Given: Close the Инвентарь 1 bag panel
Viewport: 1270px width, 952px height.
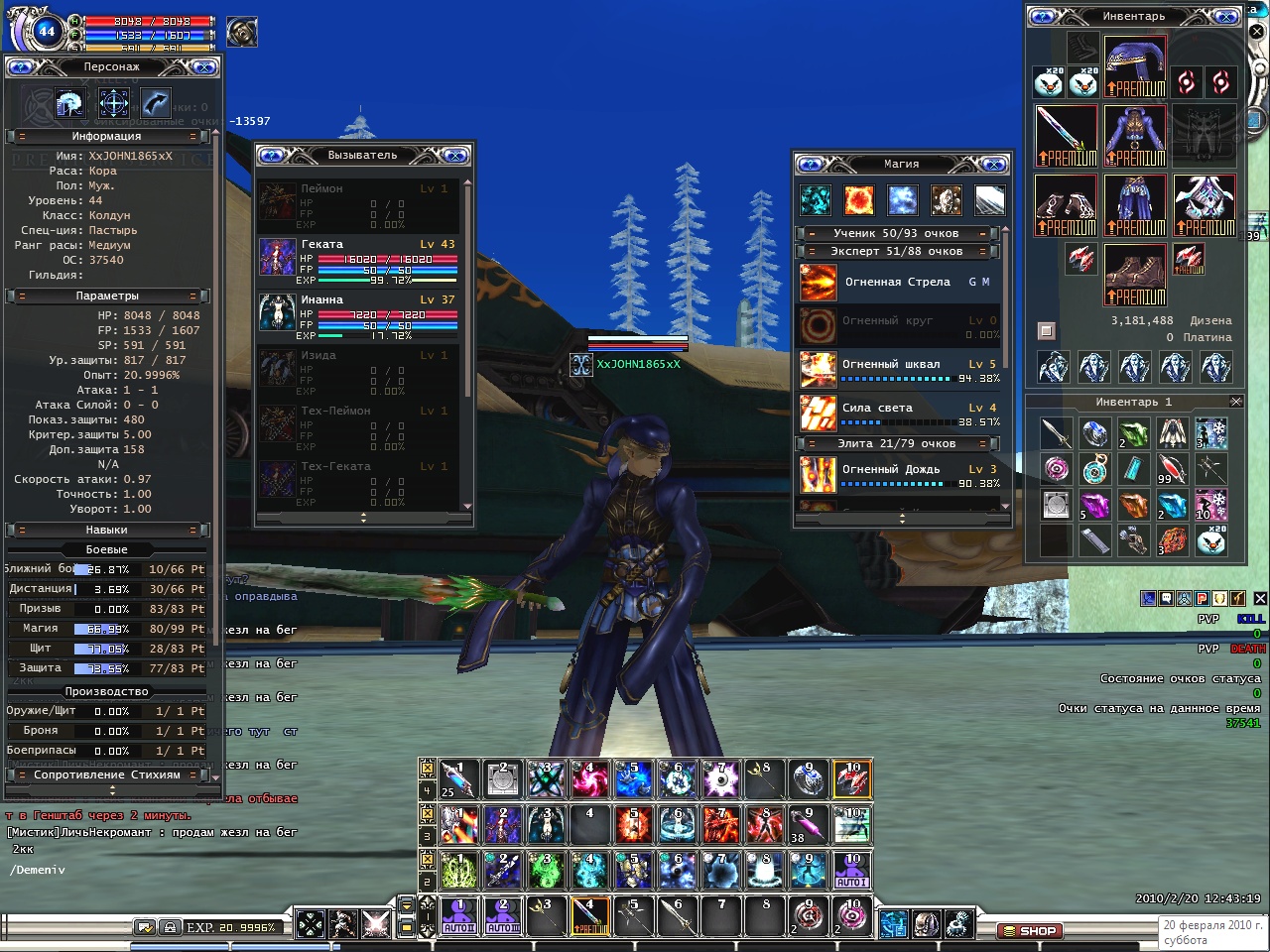Looking at the screenshot, I should [1236, 402].
